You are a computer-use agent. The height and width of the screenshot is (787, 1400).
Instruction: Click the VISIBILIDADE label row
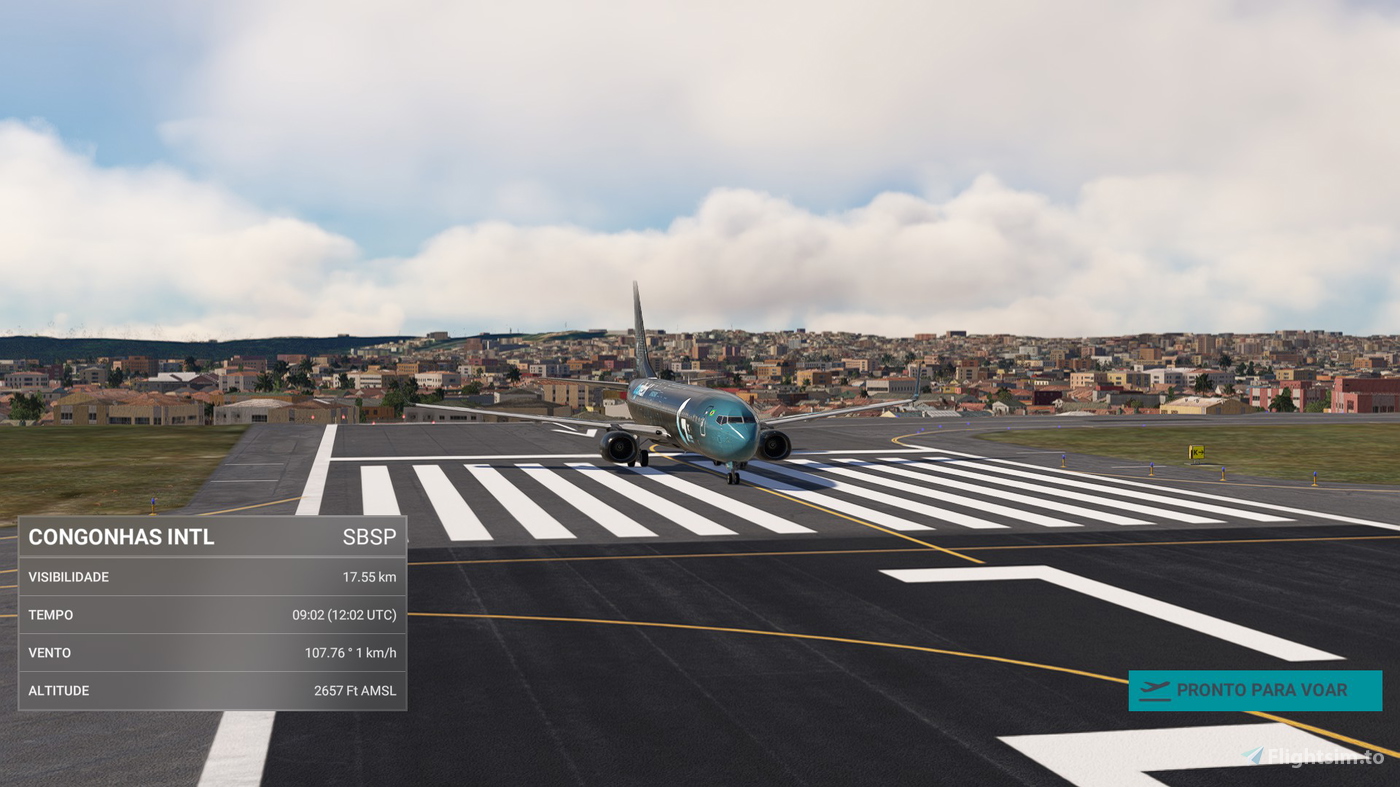[68, 576]
